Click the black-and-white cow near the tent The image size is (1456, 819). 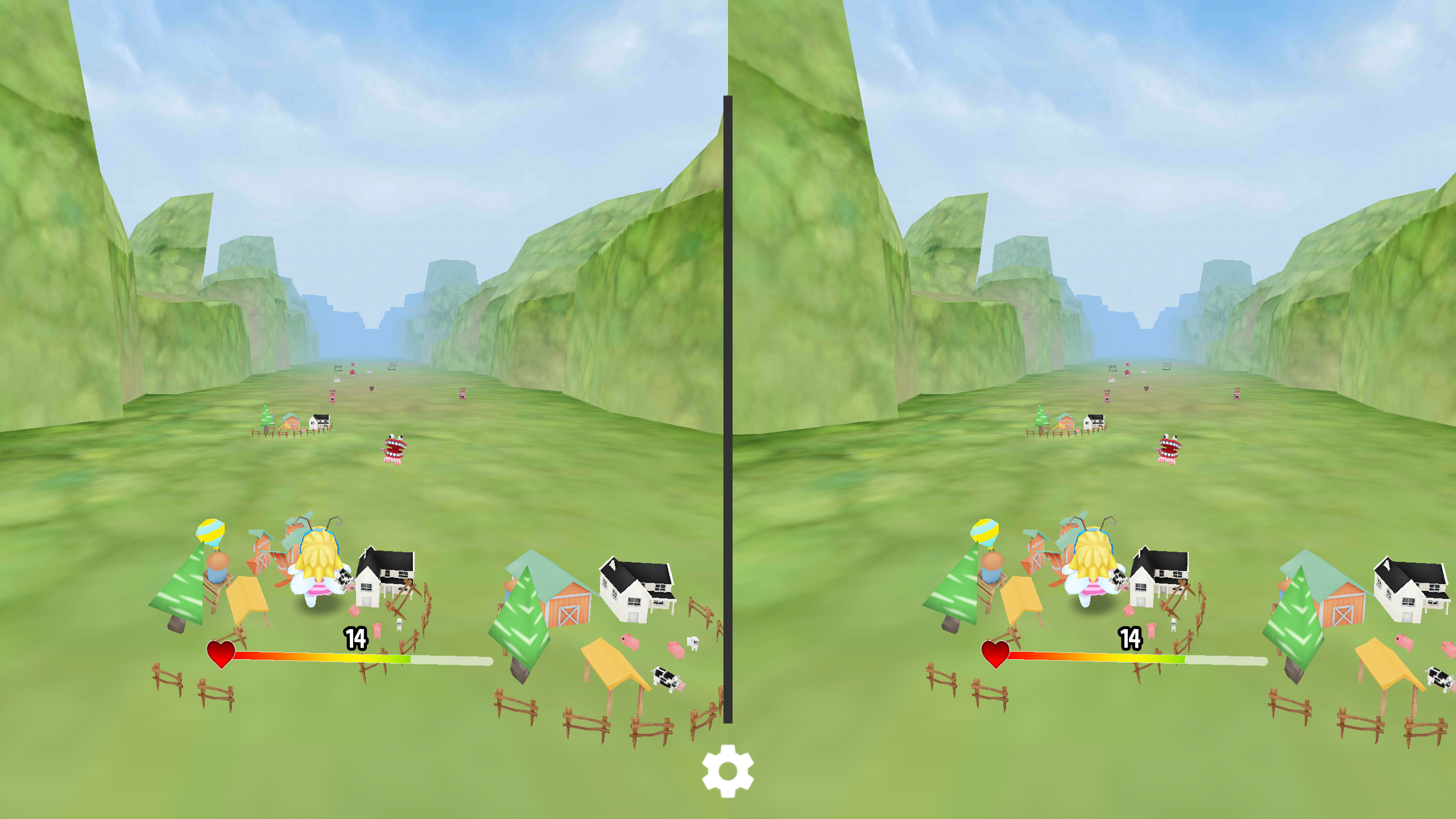pyautogui.click(x=665, y=678)
